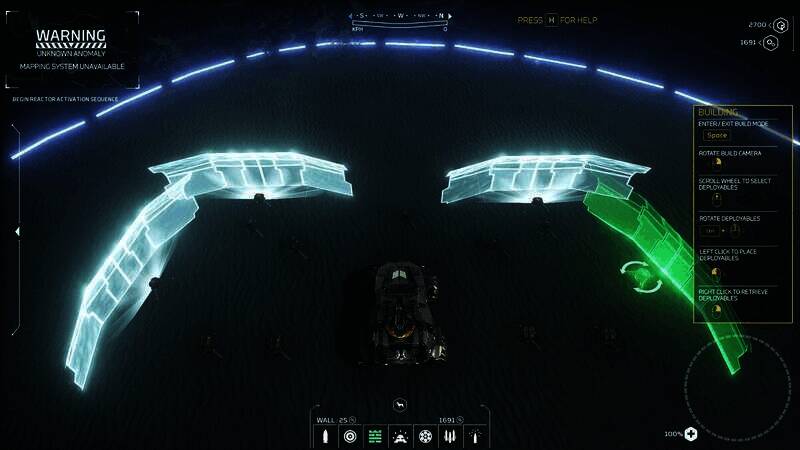The image size is (800, 450).
Task: Select the flare rocket deployable slot
Action: coord(475,436)
